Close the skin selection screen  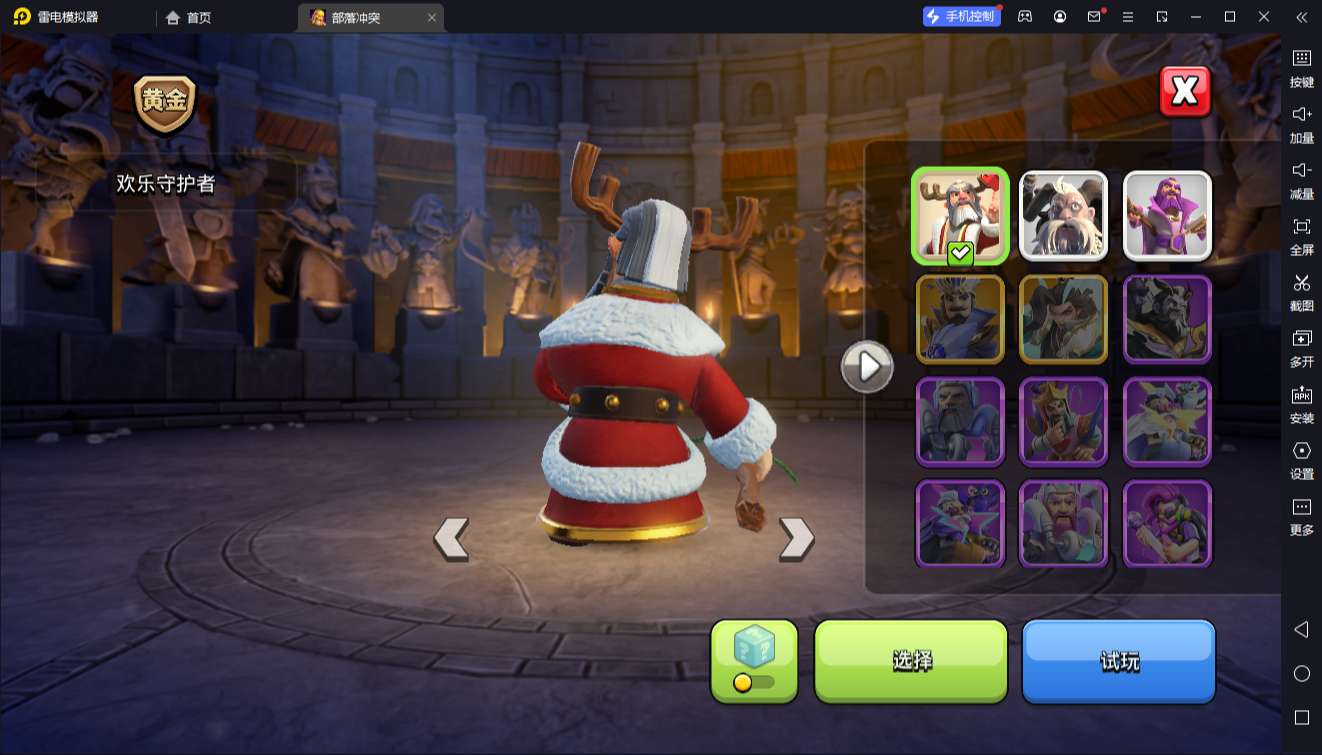1185,92
